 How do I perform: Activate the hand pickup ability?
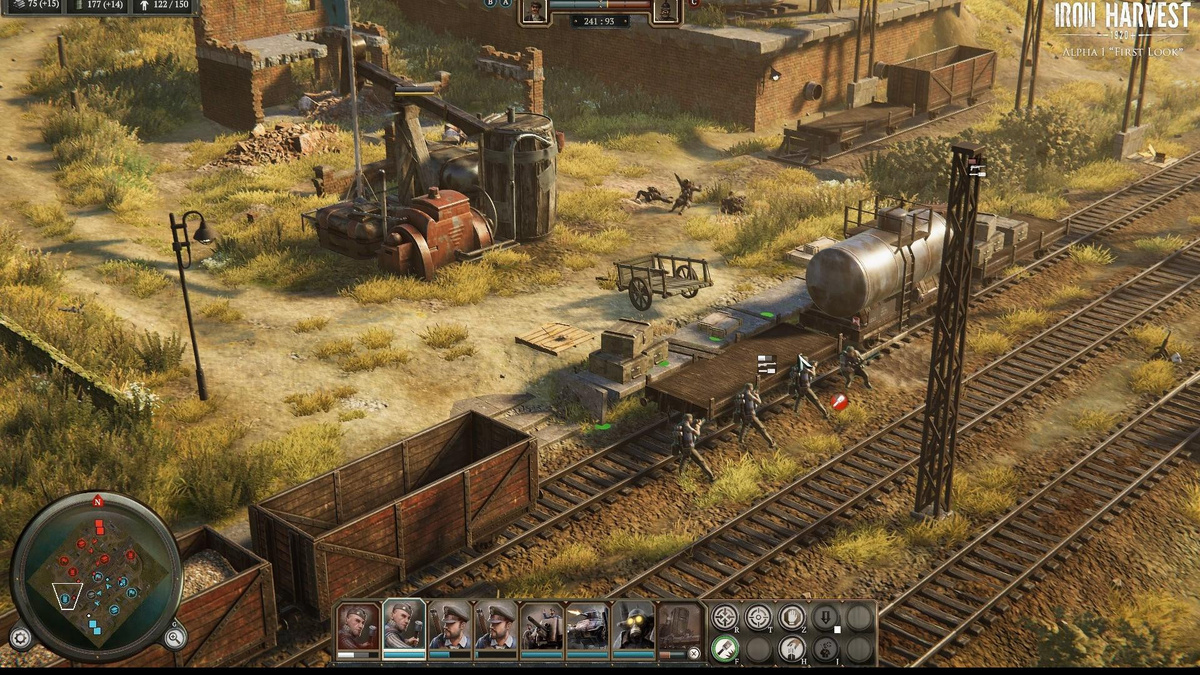point(792,650)
